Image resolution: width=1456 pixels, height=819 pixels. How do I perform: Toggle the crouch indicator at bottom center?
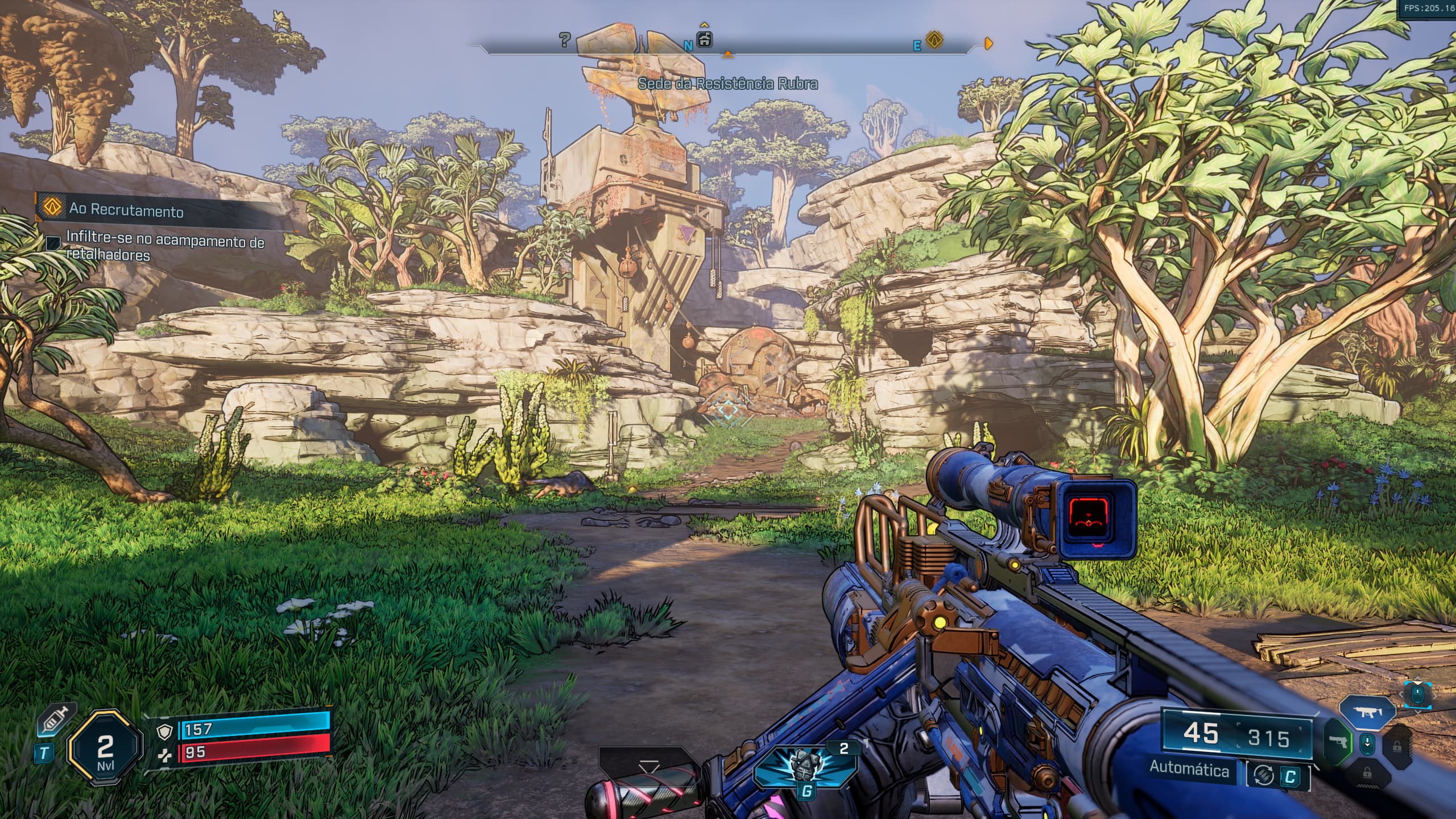click(649, 767)
